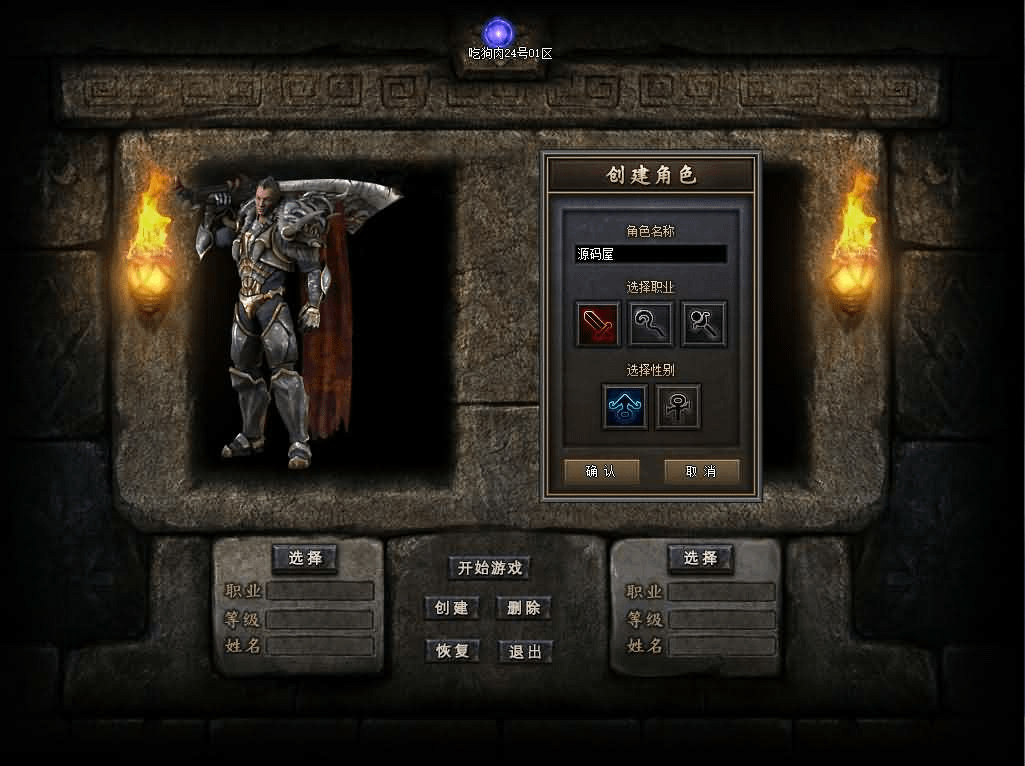
Task: Restore a character using 恢复
Action: (452, 651)
